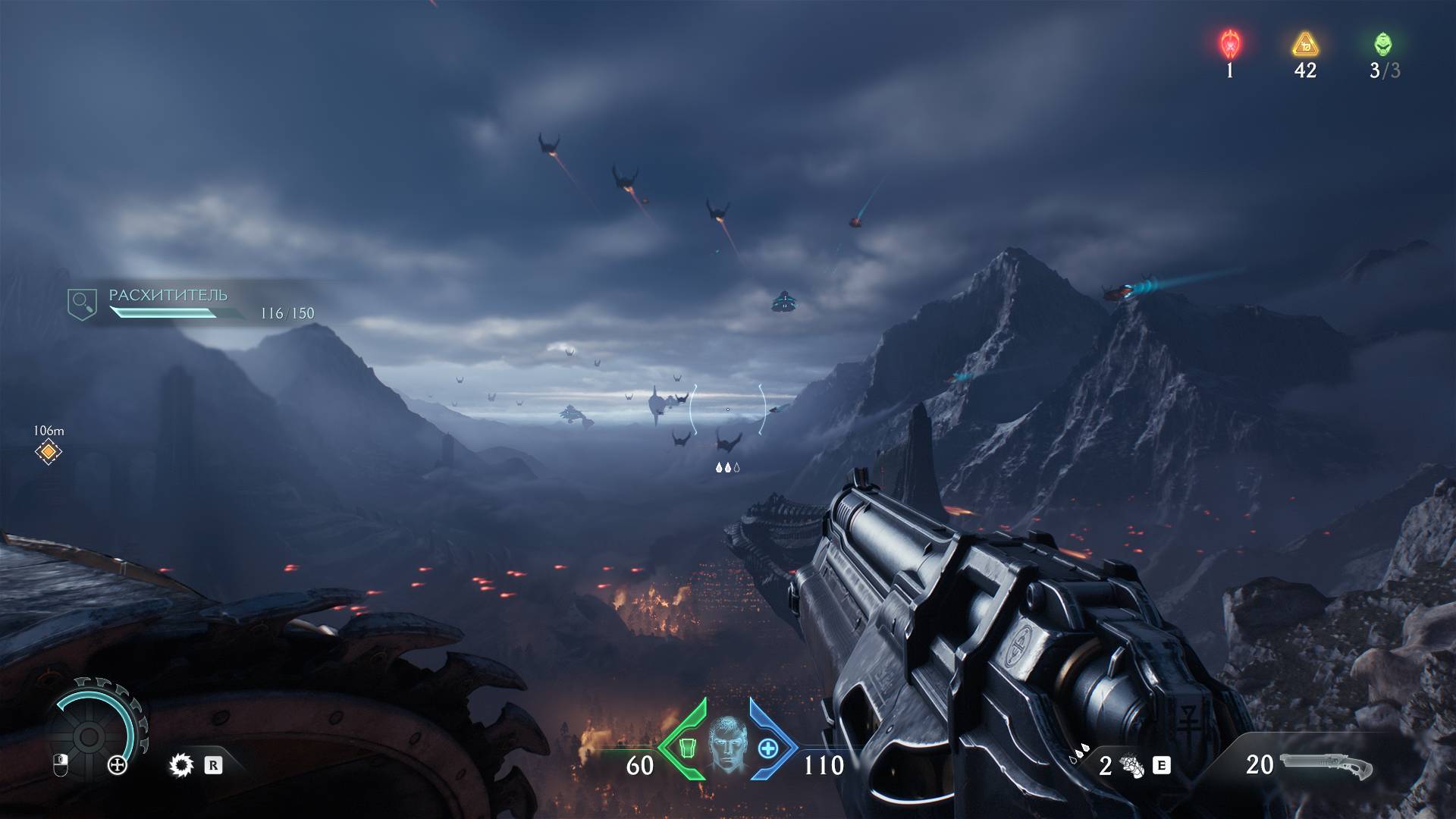
Task: Select the gold triangle currency icon
Action: 1305,45
